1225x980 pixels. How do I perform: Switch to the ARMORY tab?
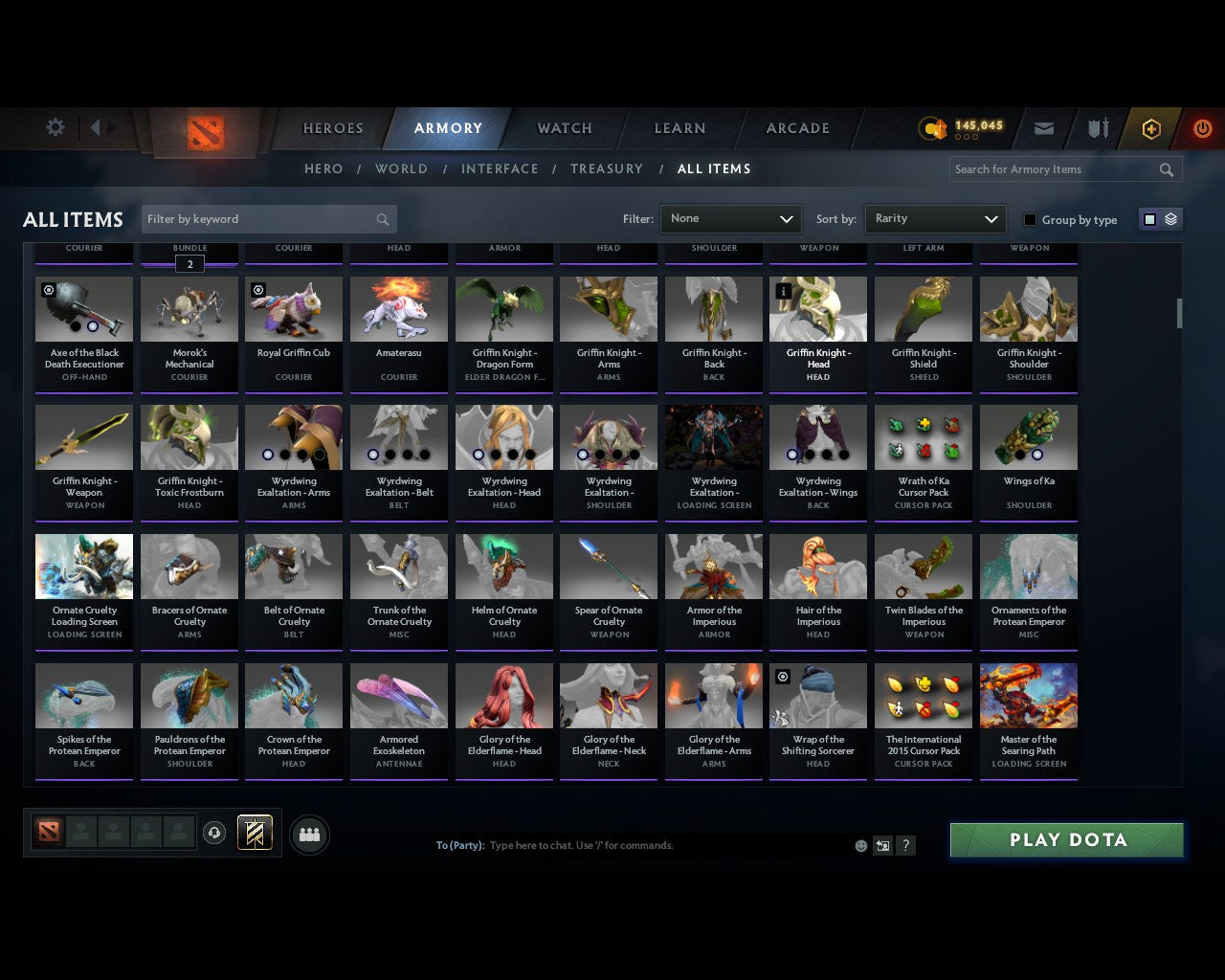(448, 127)
